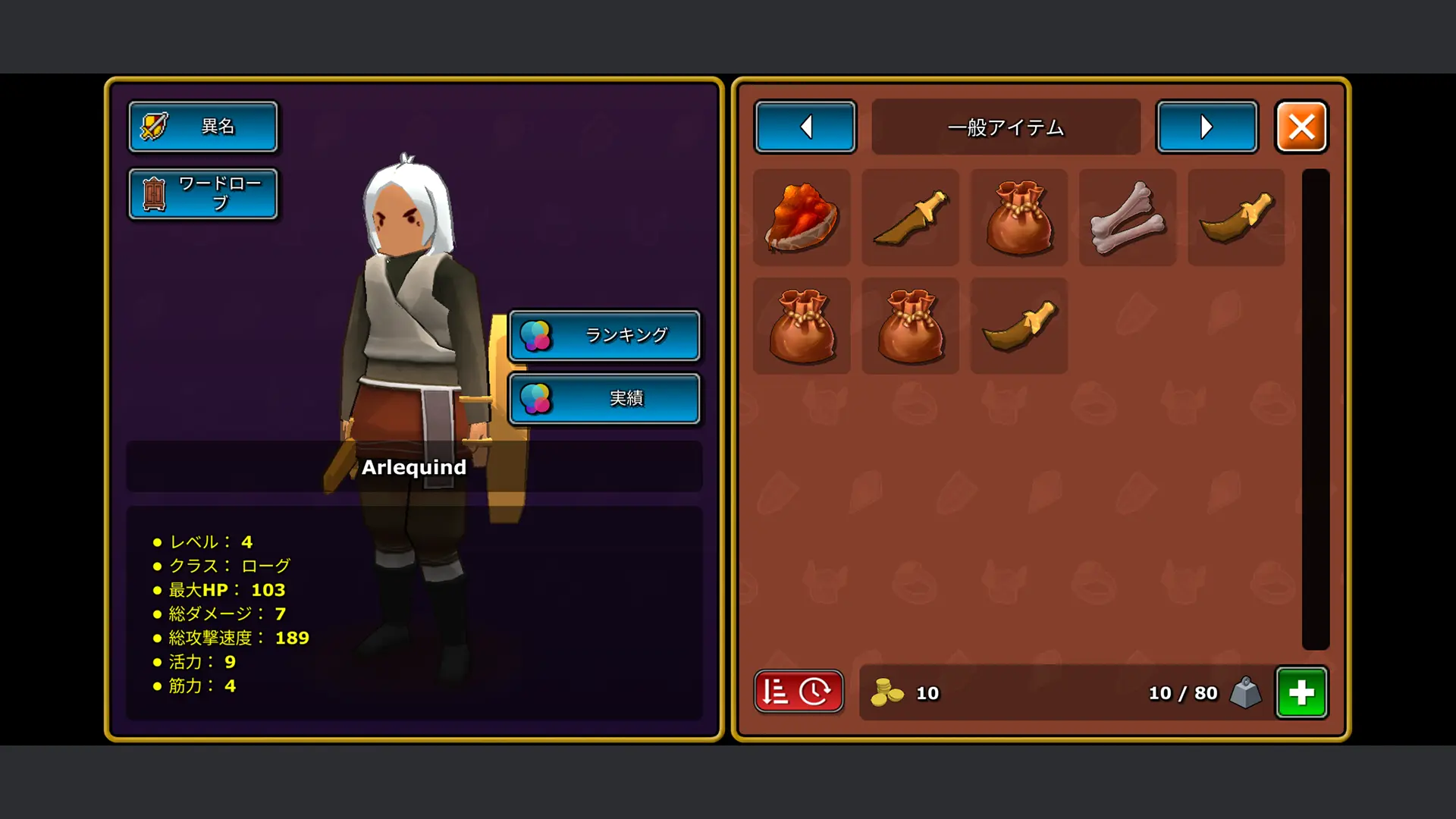
Task: Show the ランキング leaderboard
Action: tap(604, 335)
